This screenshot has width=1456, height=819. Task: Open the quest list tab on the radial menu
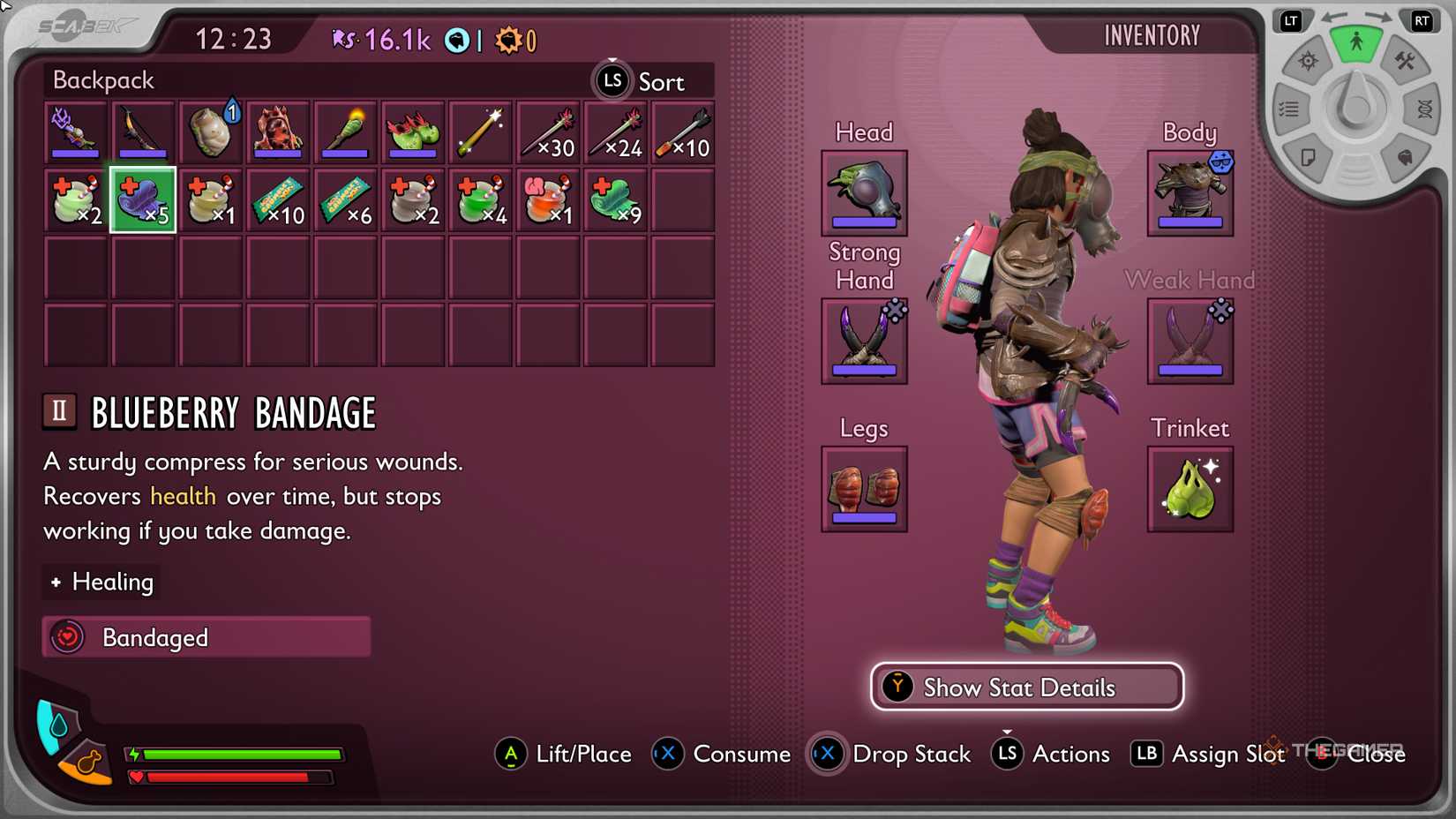click(1290, 107)
